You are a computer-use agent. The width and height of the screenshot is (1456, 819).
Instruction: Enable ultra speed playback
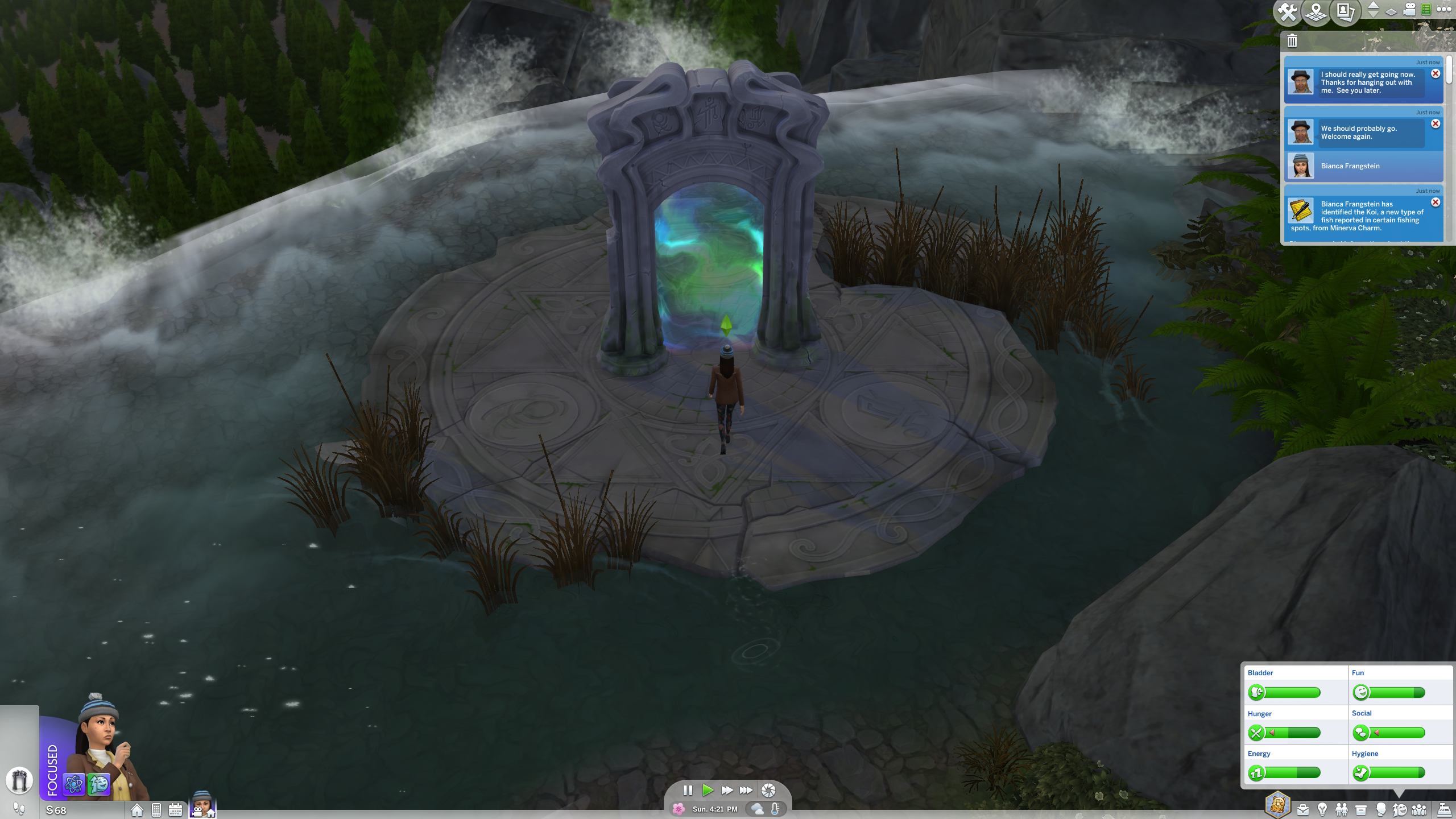coord(747,790)
